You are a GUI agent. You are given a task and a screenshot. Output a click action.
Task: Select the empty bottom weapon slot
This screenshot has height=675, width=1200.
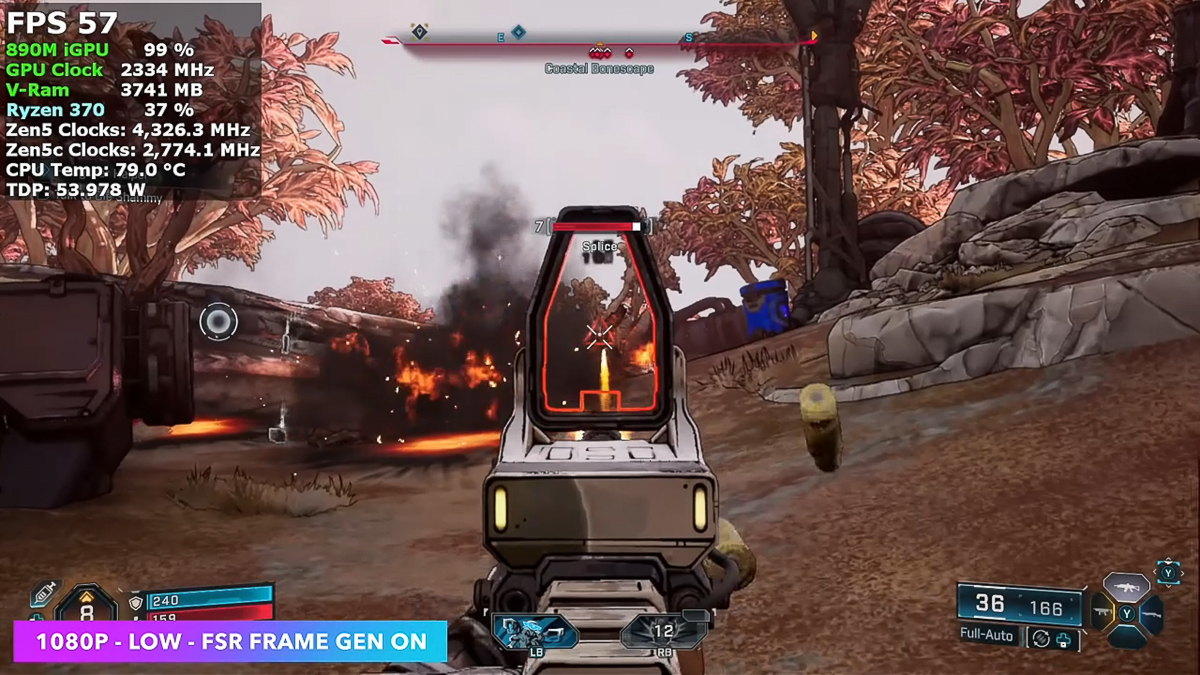(x=1127, y=636)
